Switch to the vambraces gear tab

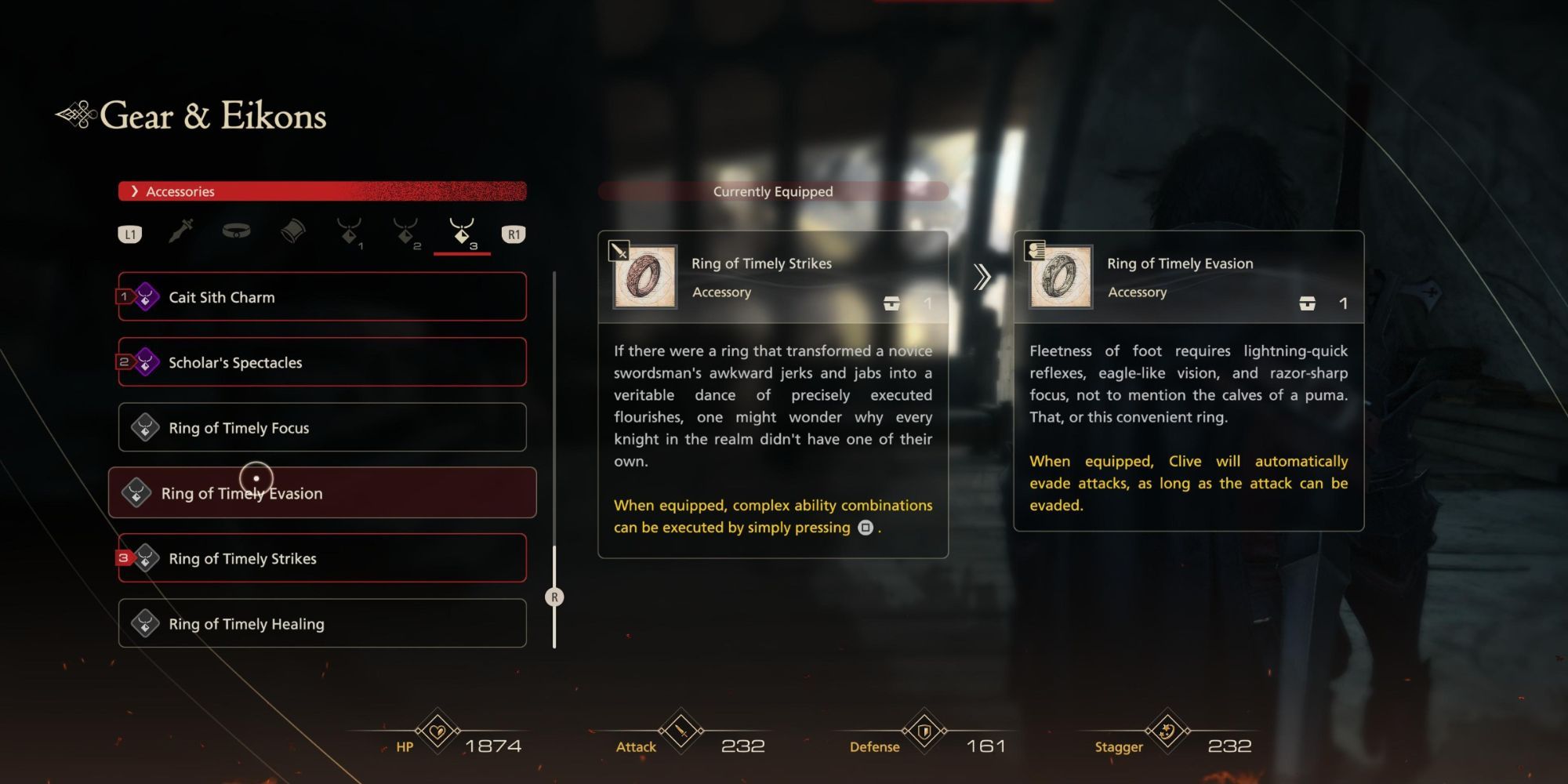[292, 231]
